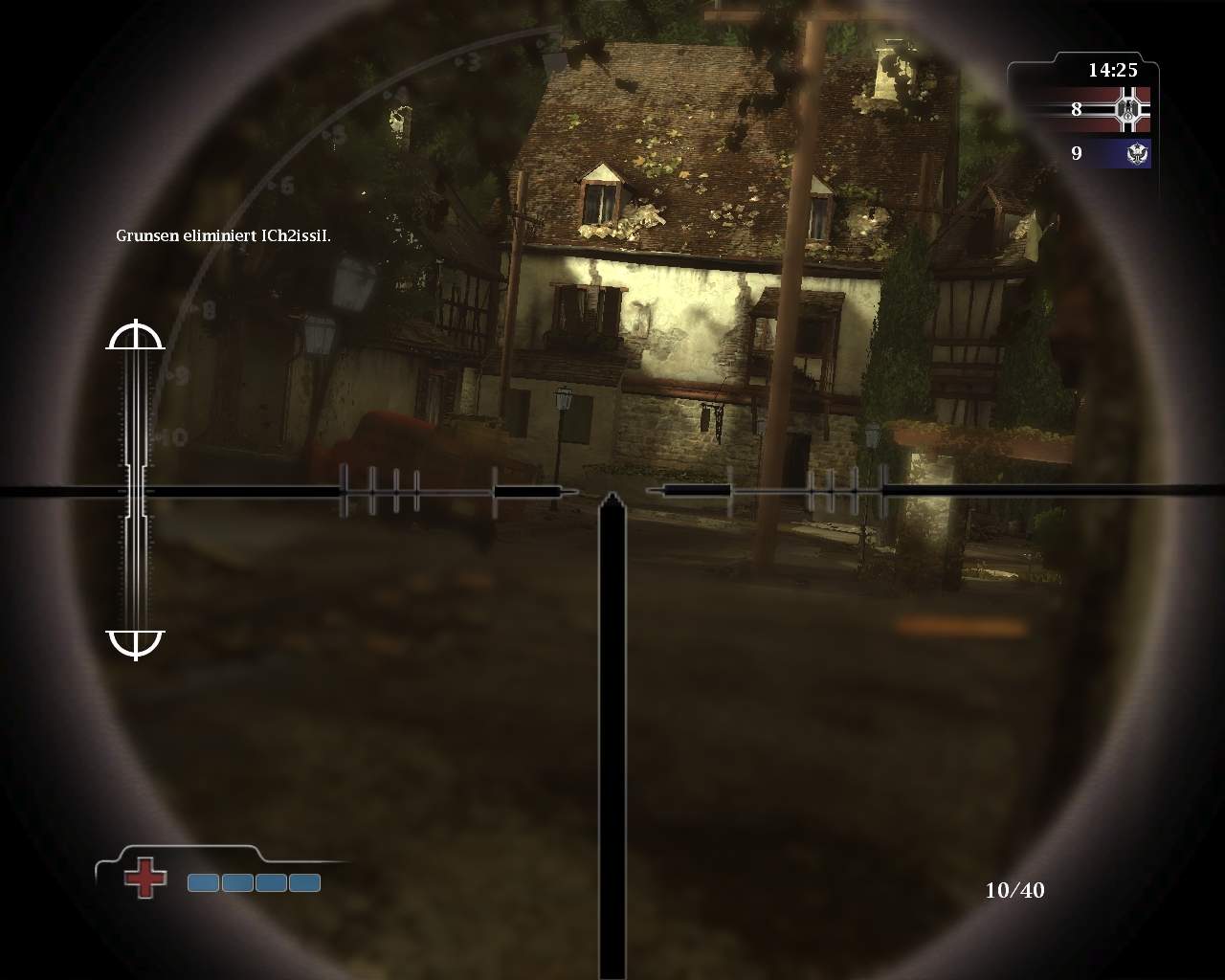Viewport: 1225px width, 980px height.
Task: Select the American team eagle emblem
Action: click(x=1138, y=153)
